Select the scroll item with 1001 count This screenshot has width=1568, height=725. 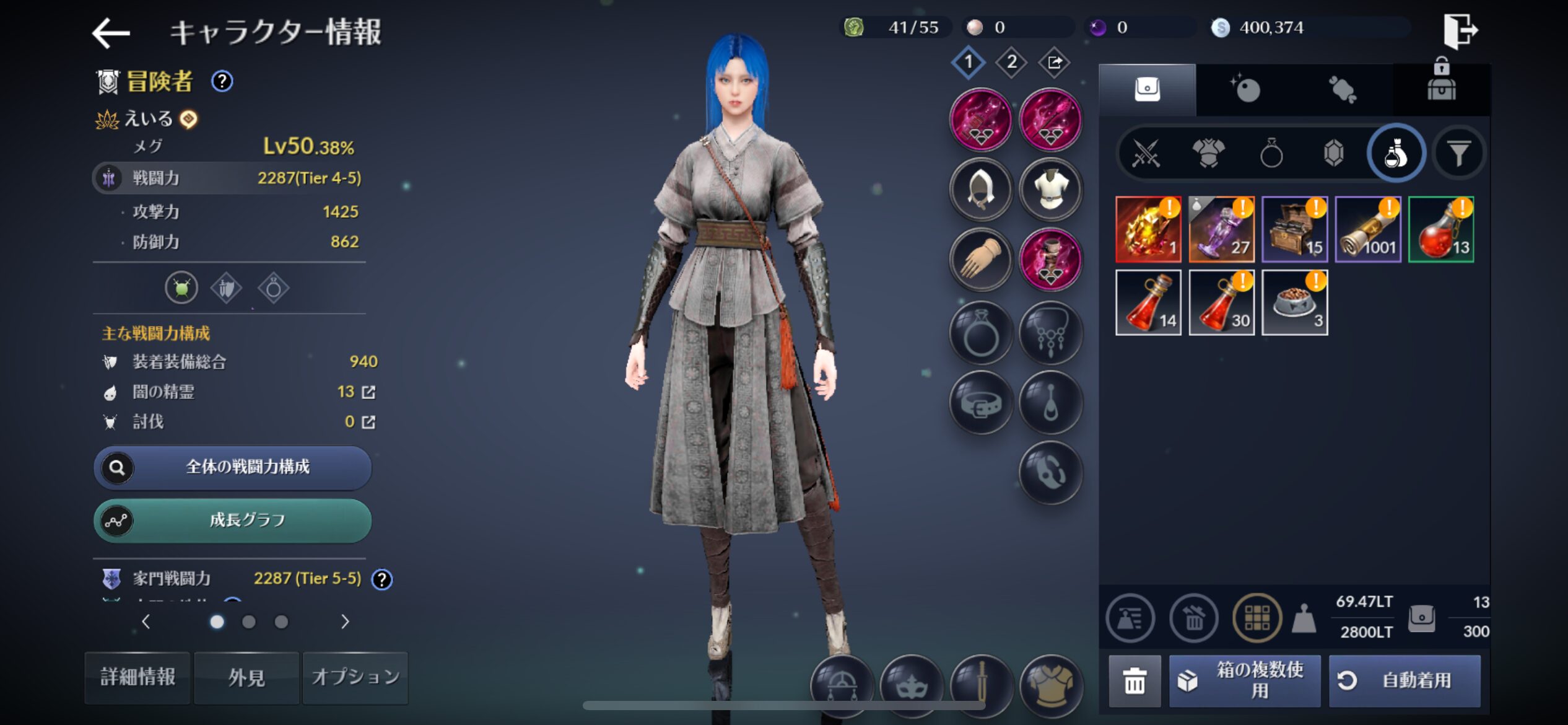pyautogui.click(x=1367, y=229)
